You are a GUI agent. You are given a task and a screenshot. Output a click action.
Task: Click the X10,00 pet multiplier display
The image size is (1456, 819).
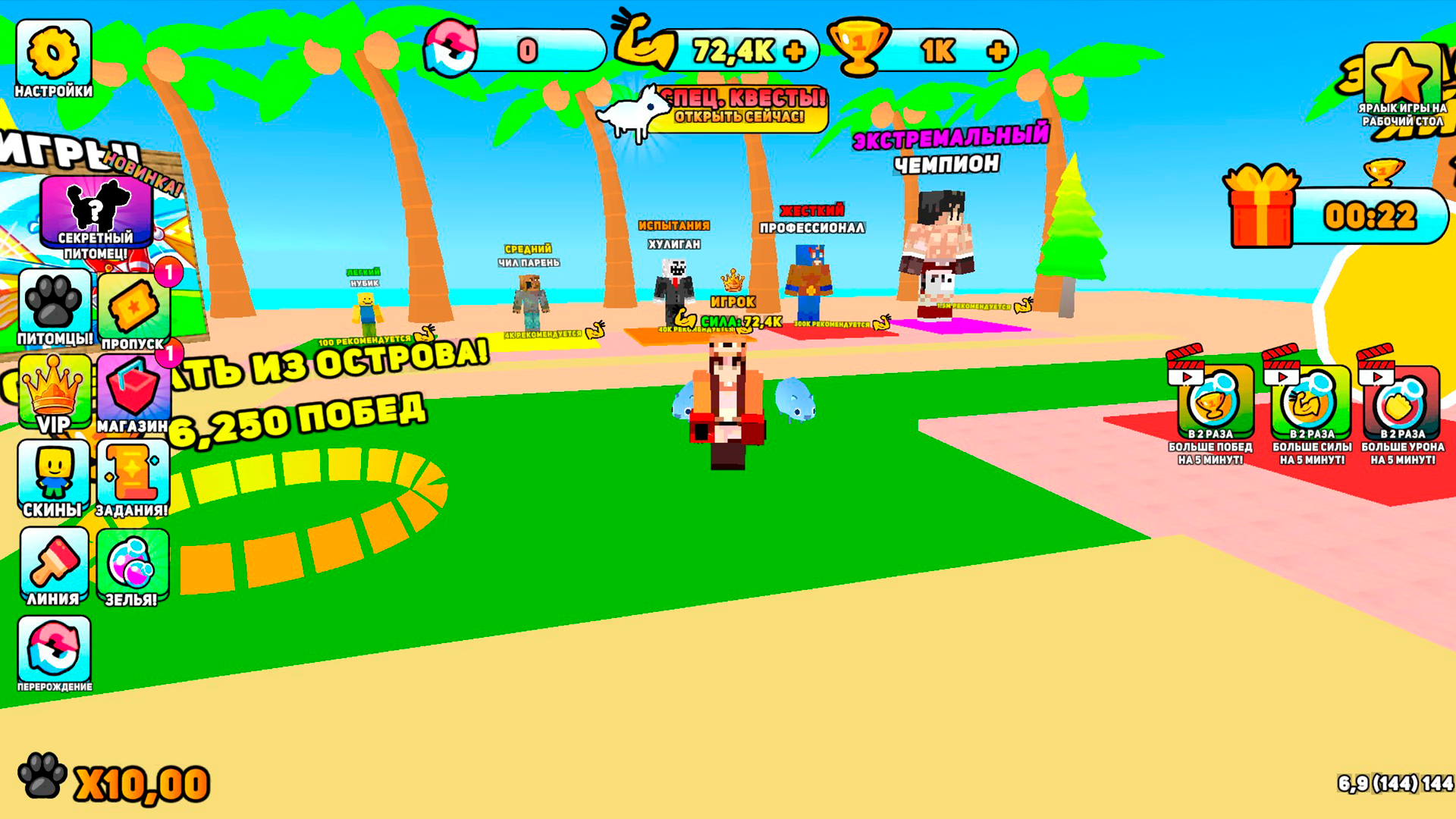pyautogui.click(x=114, y=777)
